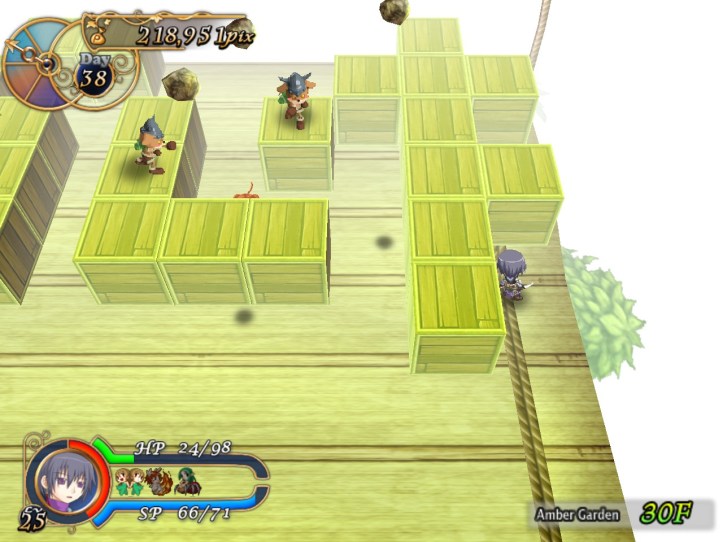Select the flaming beast party icon
723x542 pixels.
(159, 482)
